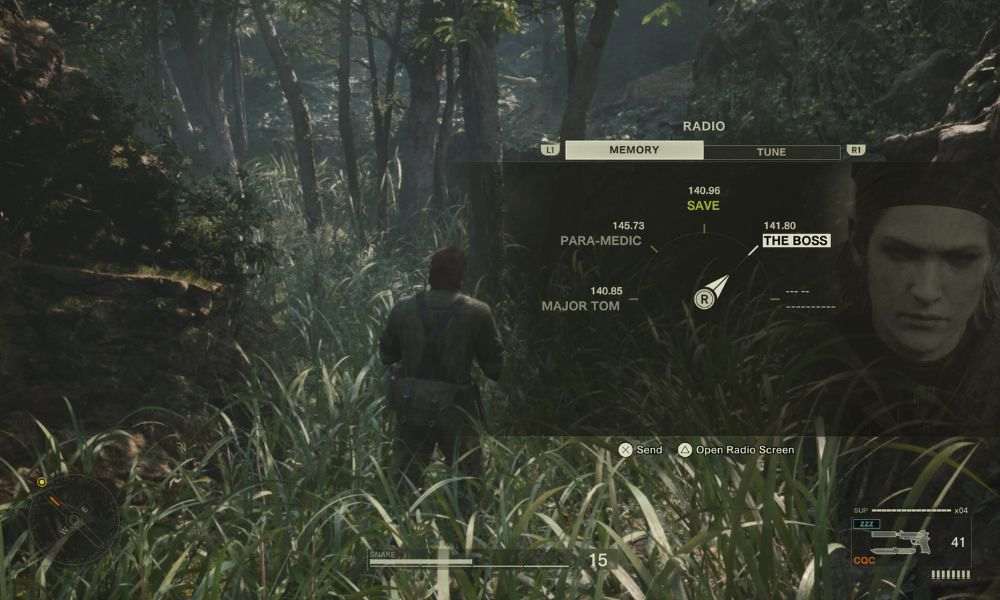This screenshot has height=600, width=1000.
Task: Select the equipped pistol weapon slot
Action: point(900,543)
